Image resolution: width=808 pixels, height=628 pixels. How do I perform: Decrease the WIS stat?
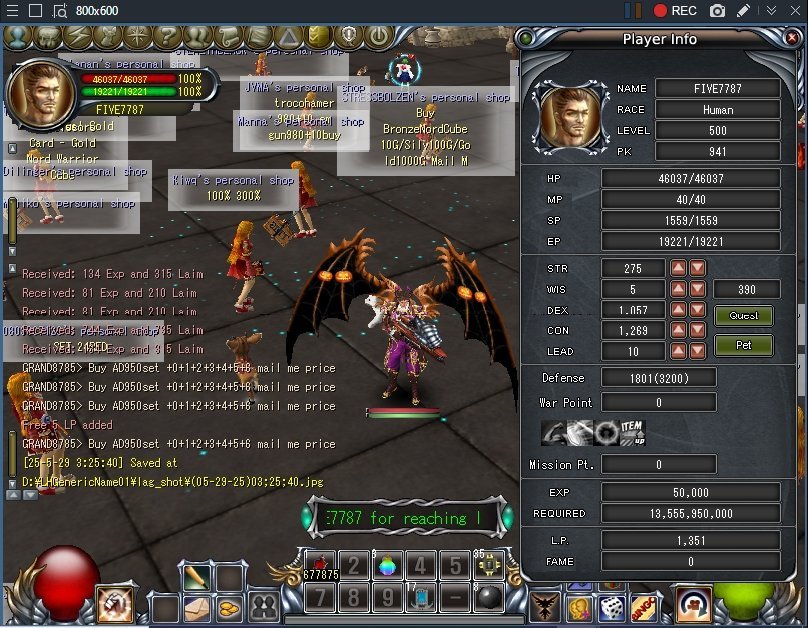pyautogui.click(x=698, y=290)
